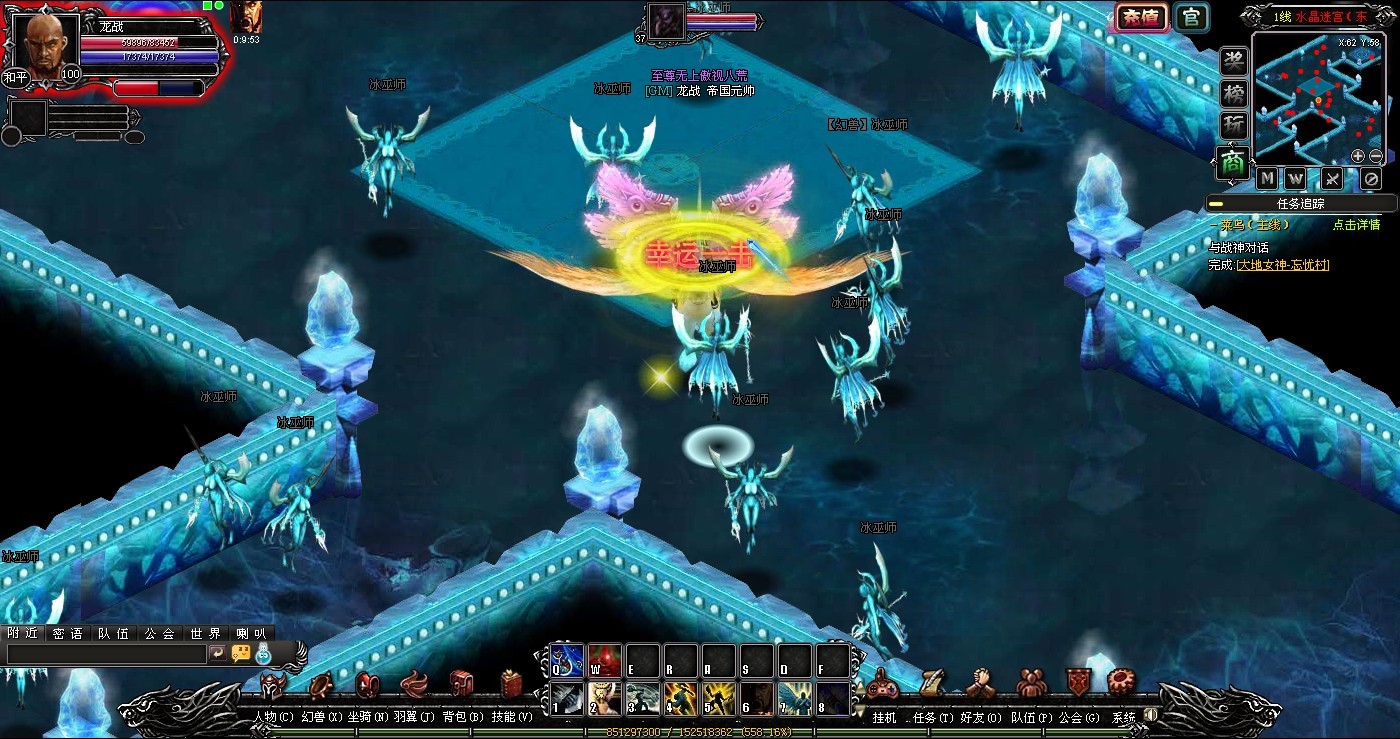Screen dimensions: 1400x739
Task: Open the 充值 recharge shop
Action: coord(1141,18)
